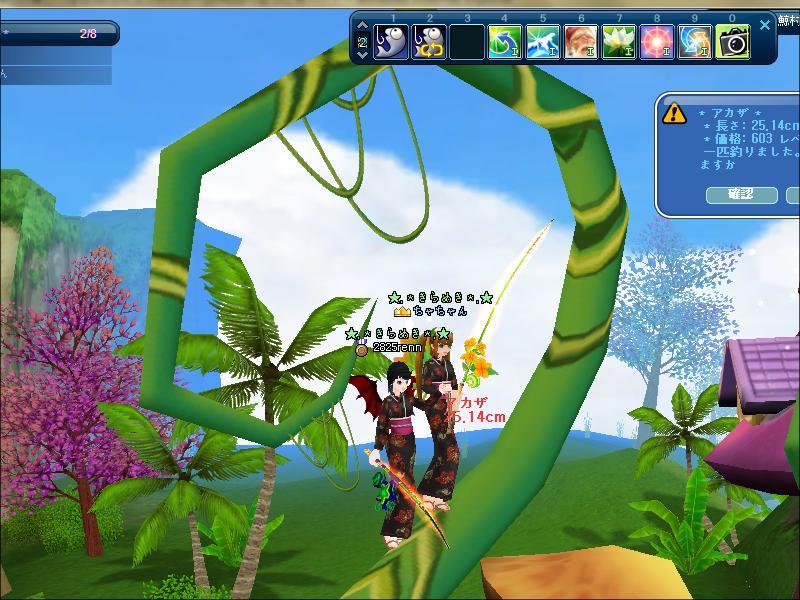Open the camera screenshot function
Viewport: 800px width, 600px height.
coord(733,43)
